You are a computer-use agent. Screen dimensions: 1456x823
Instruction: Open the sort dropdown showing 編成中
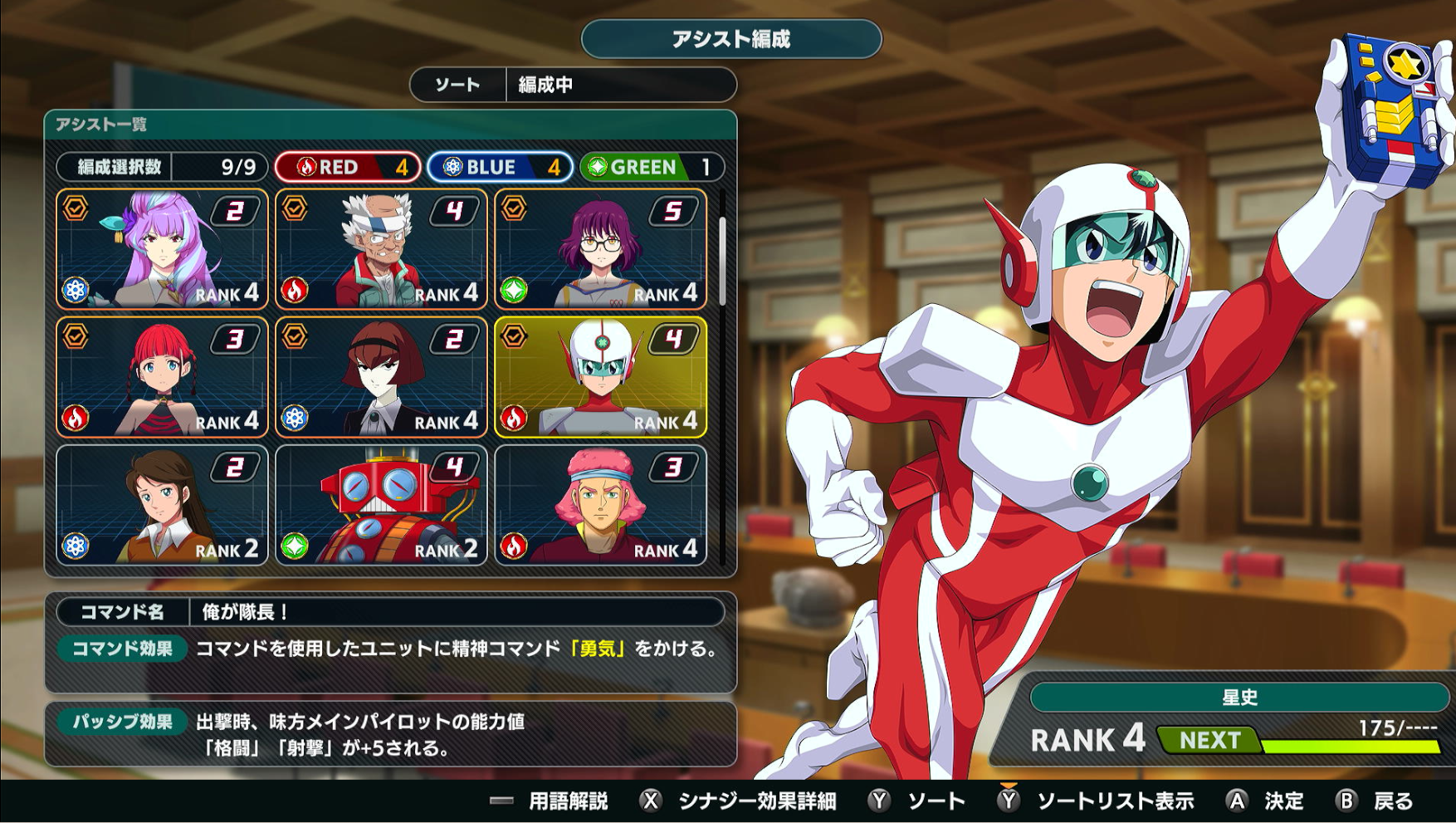pyautogui.click(x=573, y=85)
